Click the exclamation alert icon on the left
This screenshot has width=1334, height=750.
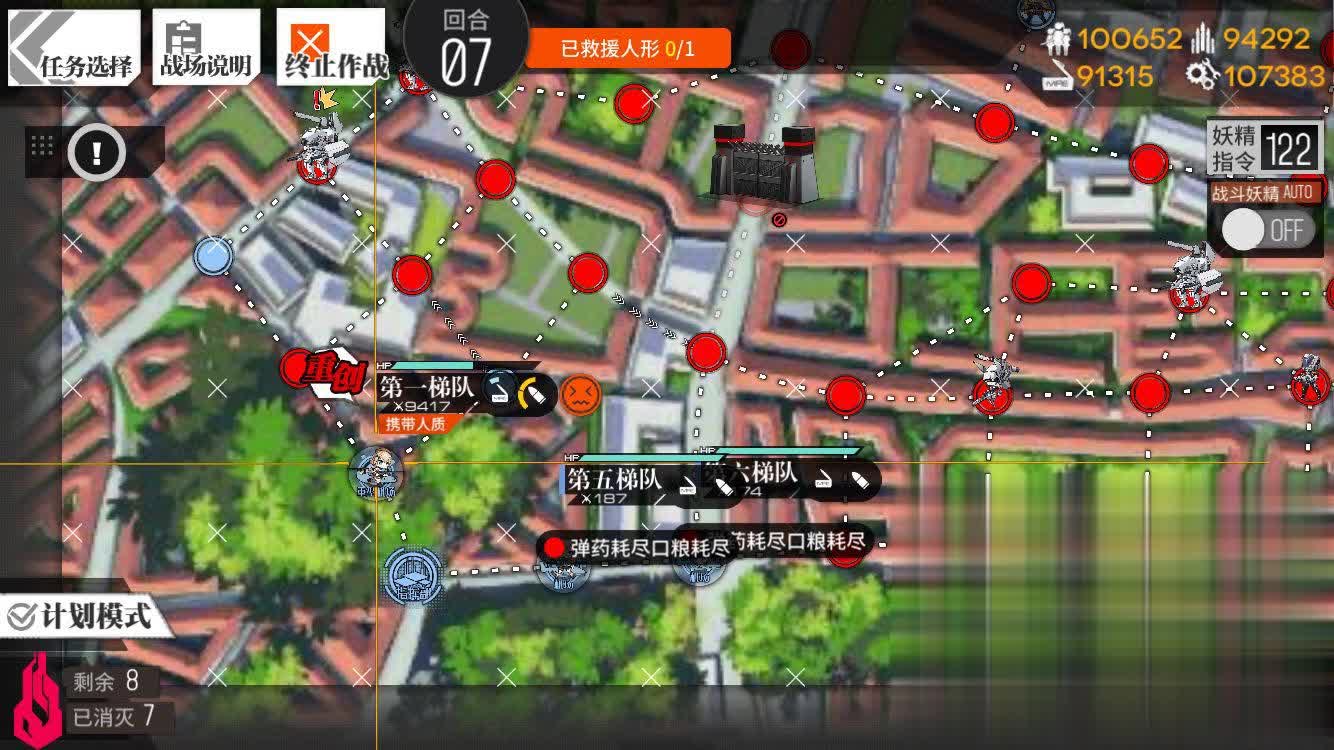pyautogui.click(x=95, y=151)
